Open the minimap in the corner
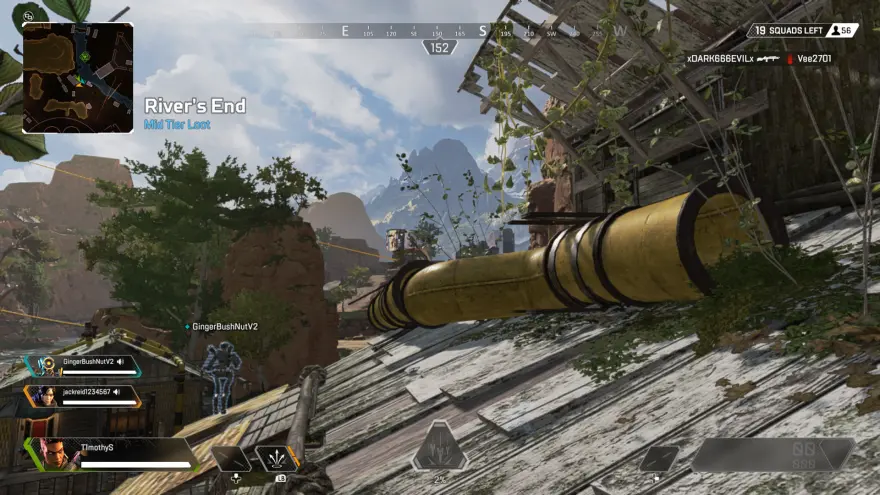 [78, 78]
